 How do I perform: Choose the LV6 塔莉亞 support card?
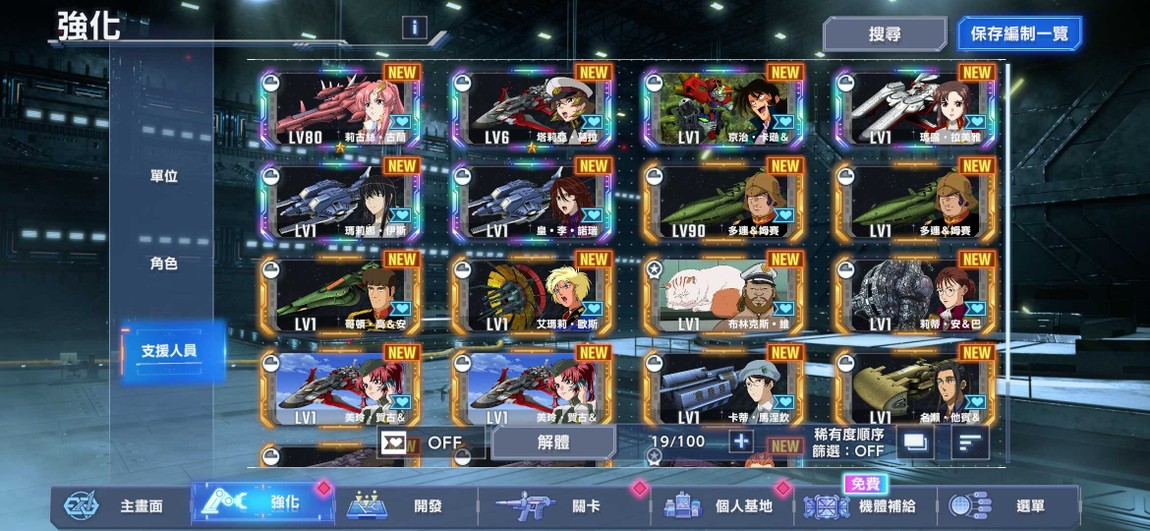coord(532,109)
